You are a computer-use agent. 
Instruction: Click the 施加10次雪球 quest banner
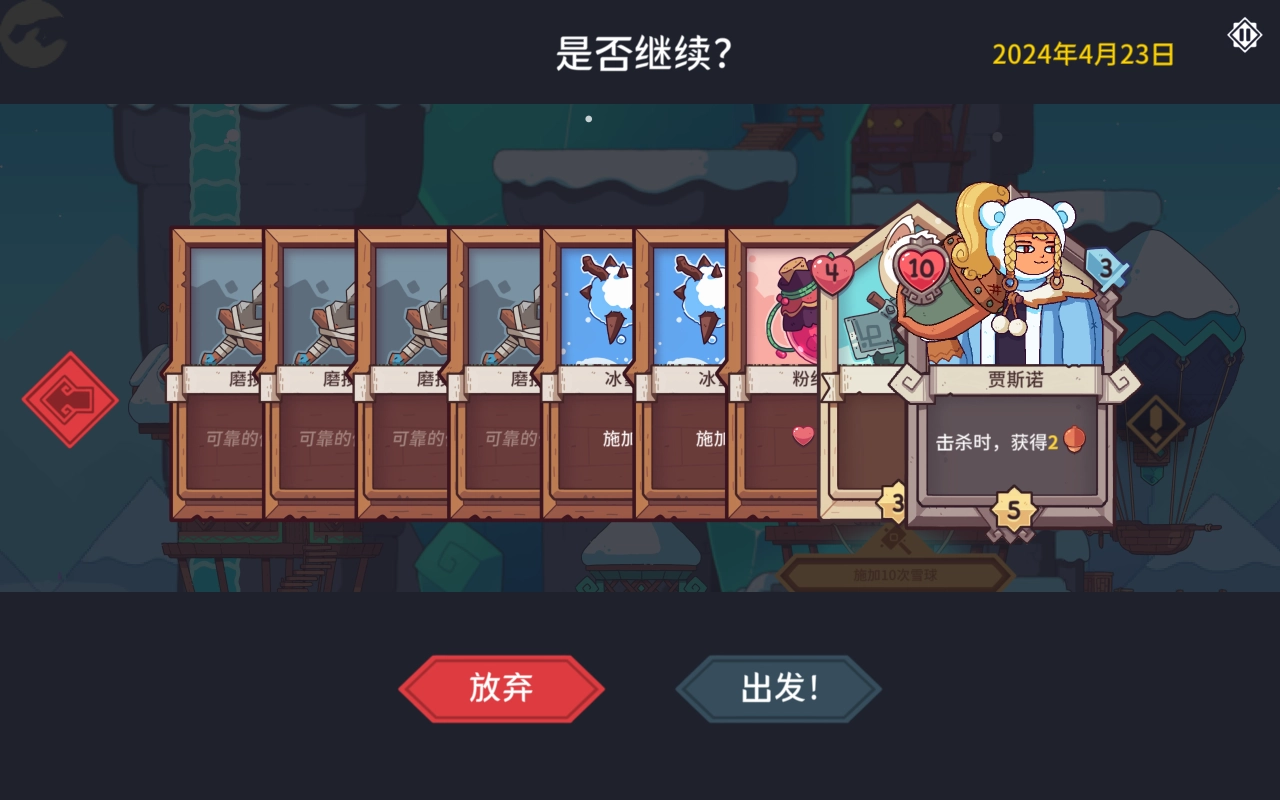896,574
